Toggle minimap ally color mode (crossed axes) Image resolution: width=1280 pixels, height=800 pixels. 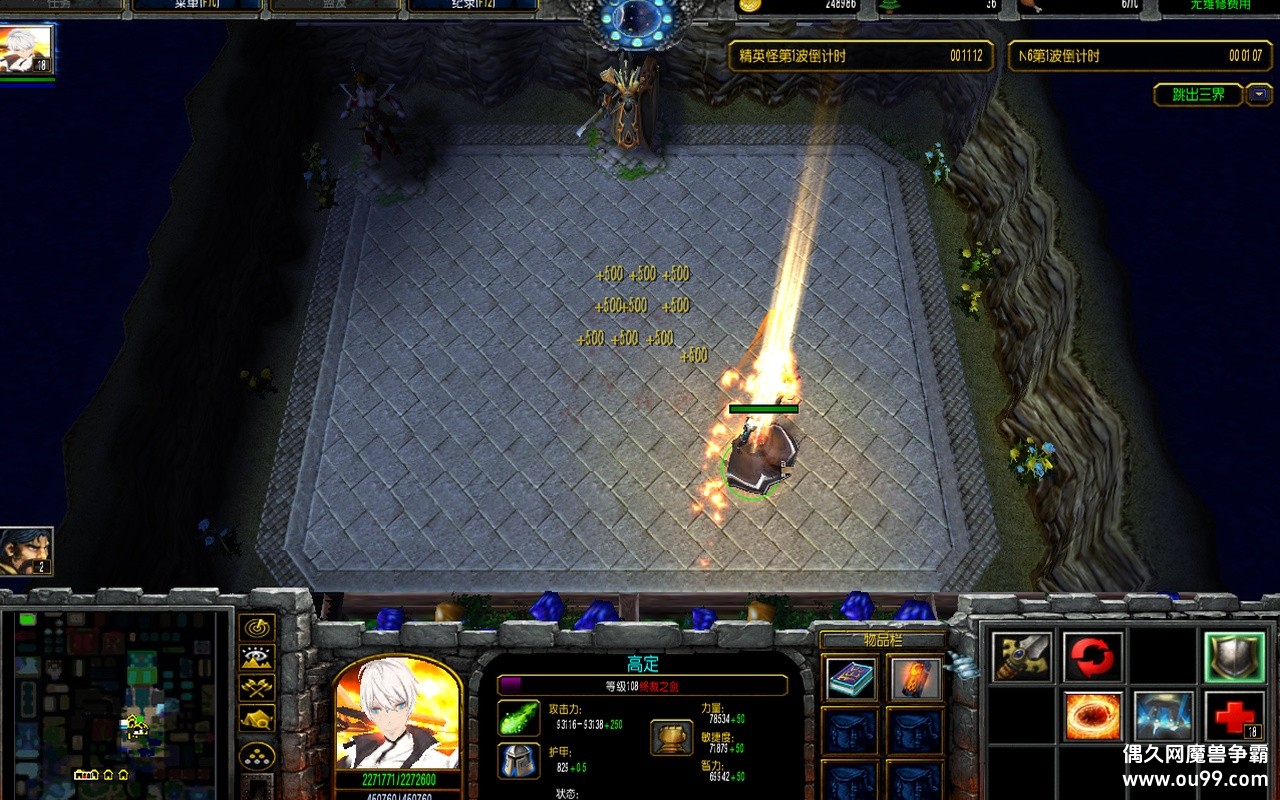(257, 687)
